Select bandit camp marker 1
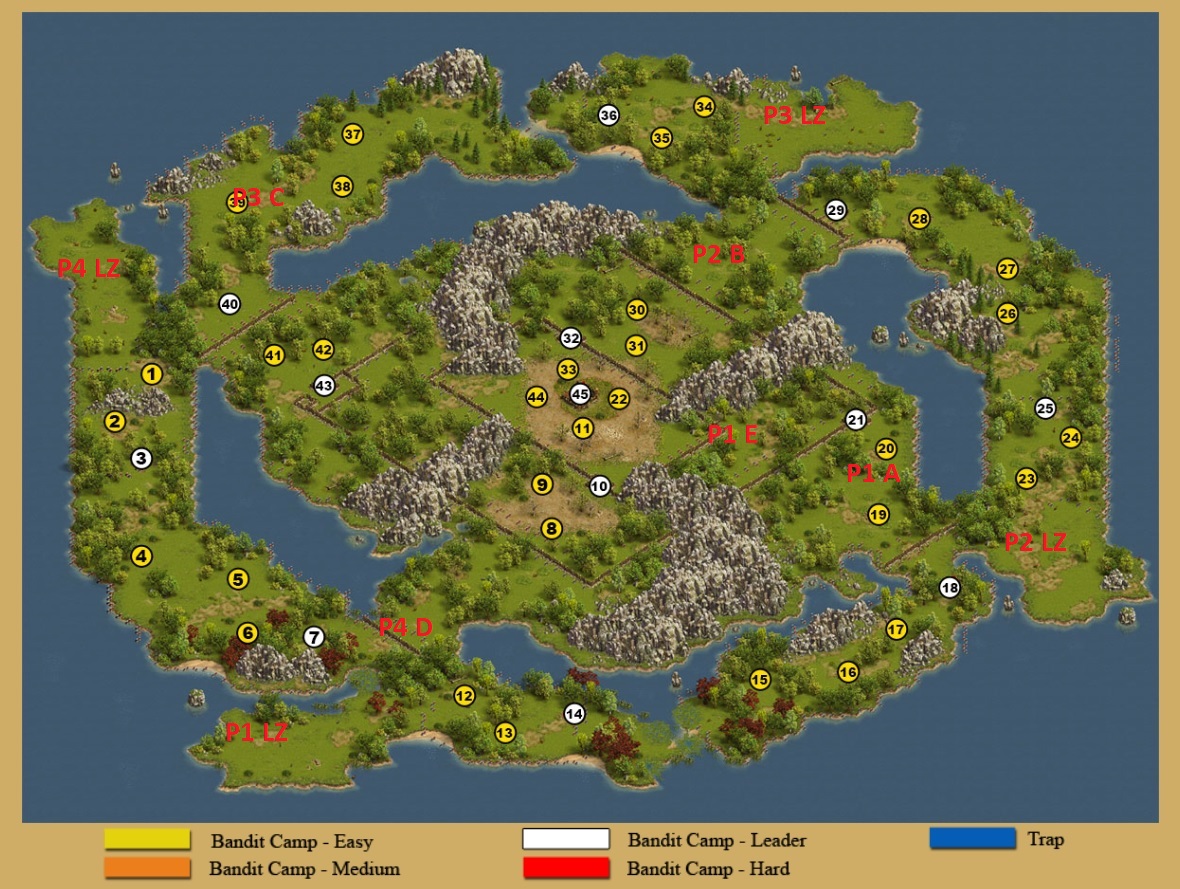This screenshot has height=889, width=1180. click(x=152, y=374)
